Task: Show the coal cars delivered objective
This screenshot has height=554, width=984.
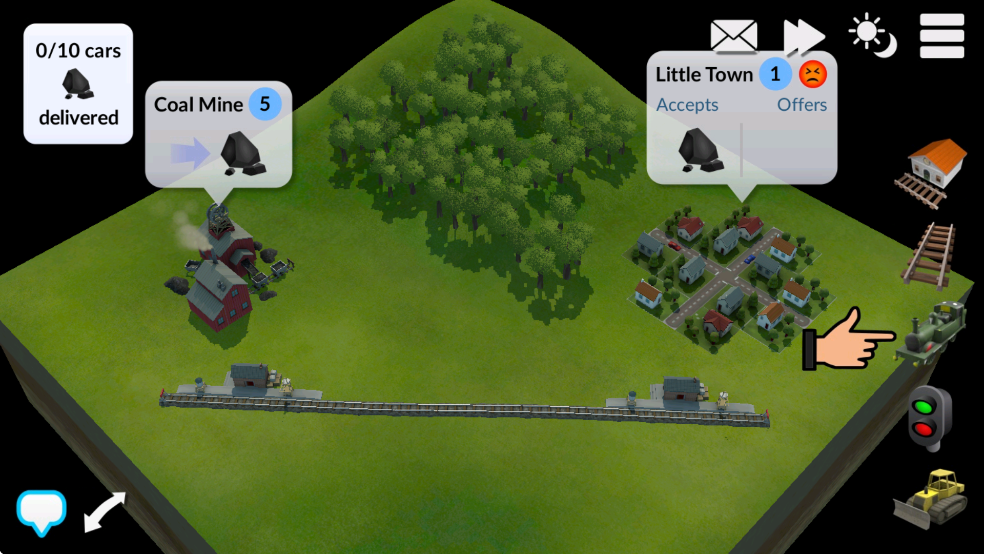Action: (x=78, y=83)
